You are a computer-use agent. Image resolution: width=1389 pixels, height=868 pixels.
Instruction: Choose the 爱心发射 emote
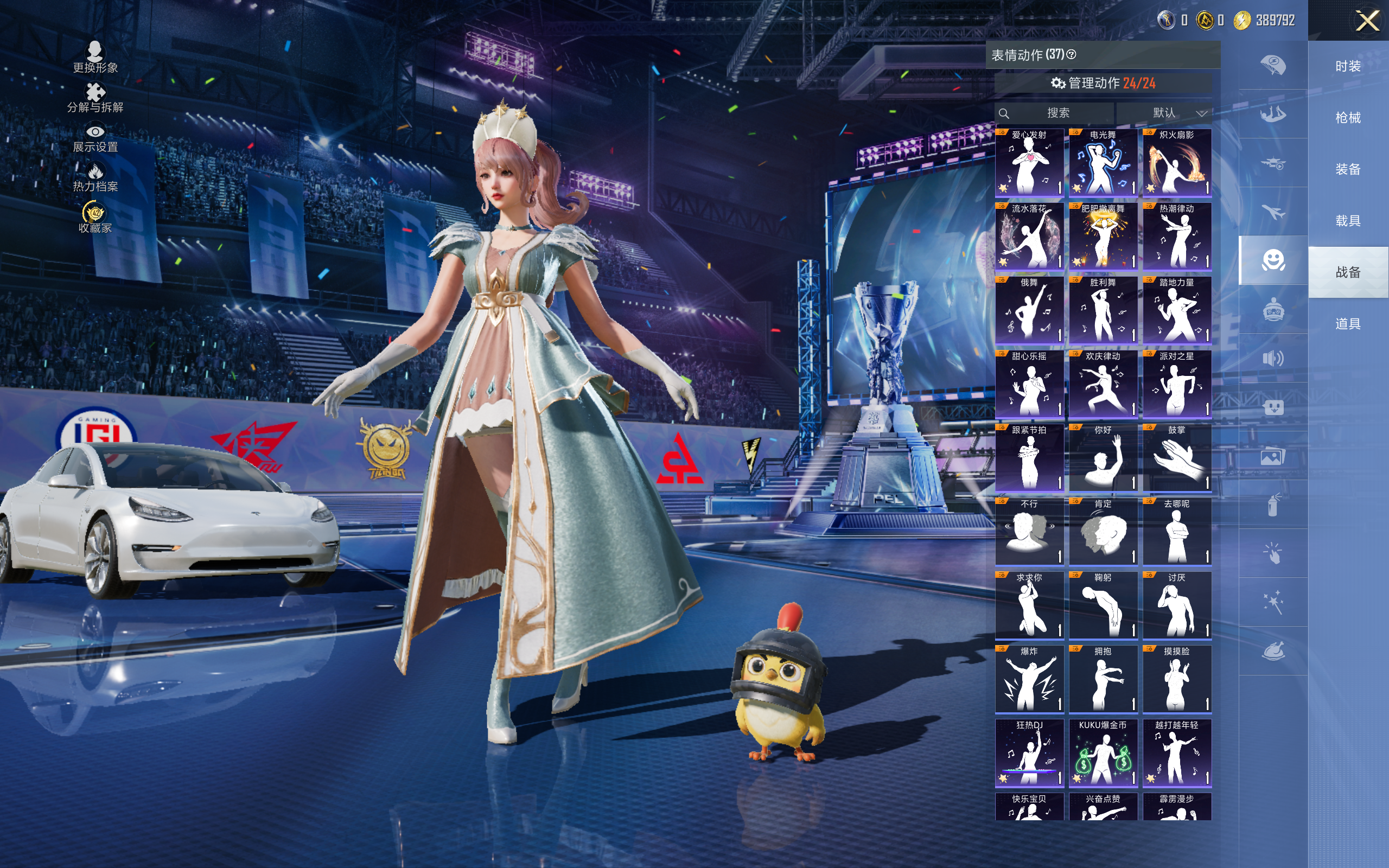tap(1029, 162)
